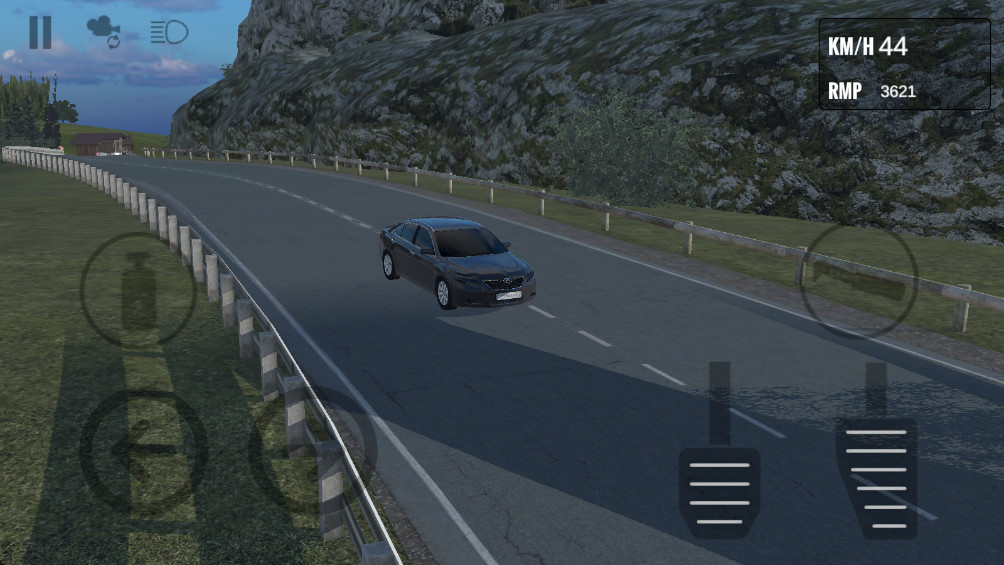
Task: Switch the camera view
Action: pos(103,32)
